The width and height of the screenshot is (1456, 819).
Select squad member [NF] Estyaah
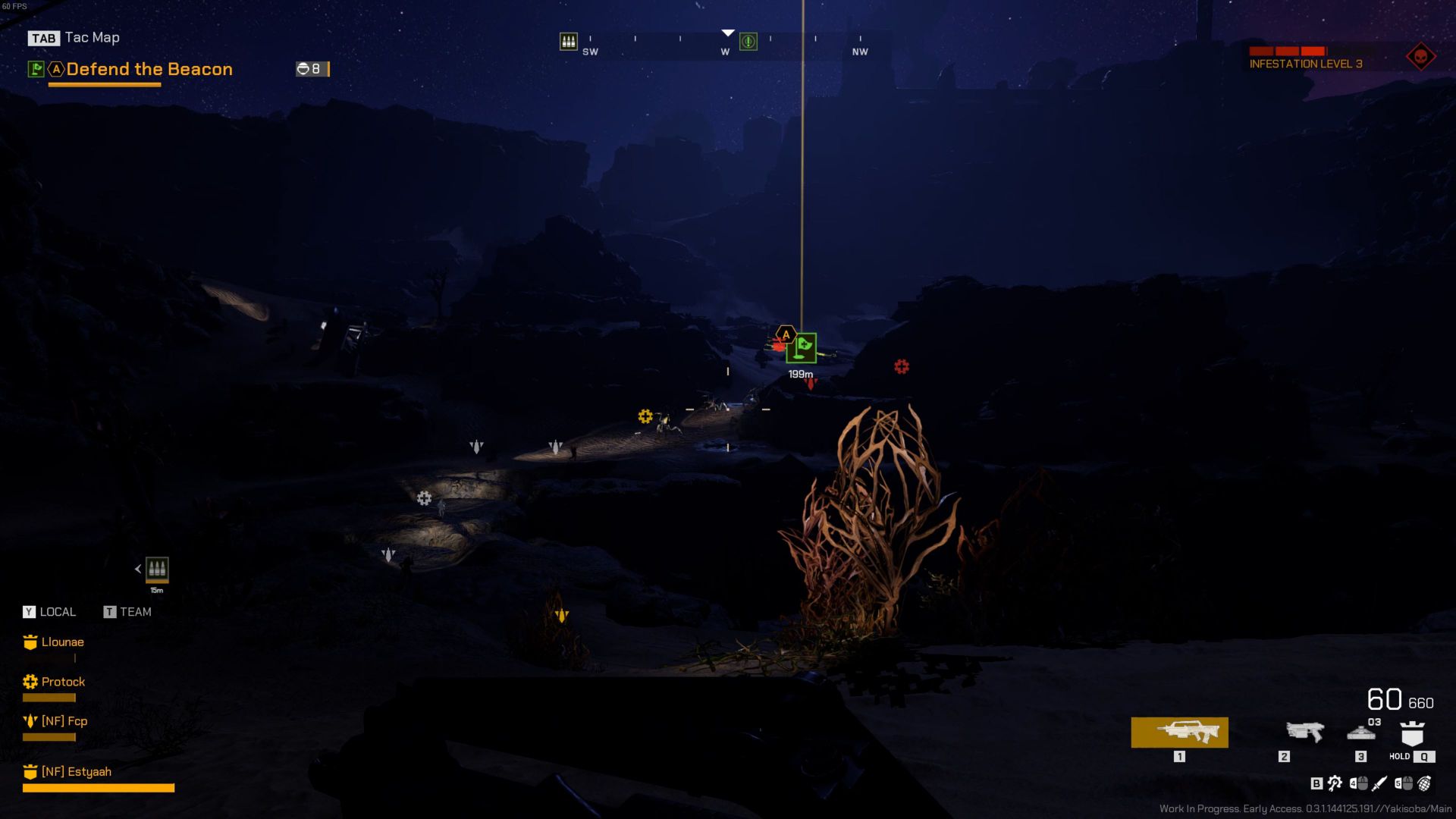(76, 772)
